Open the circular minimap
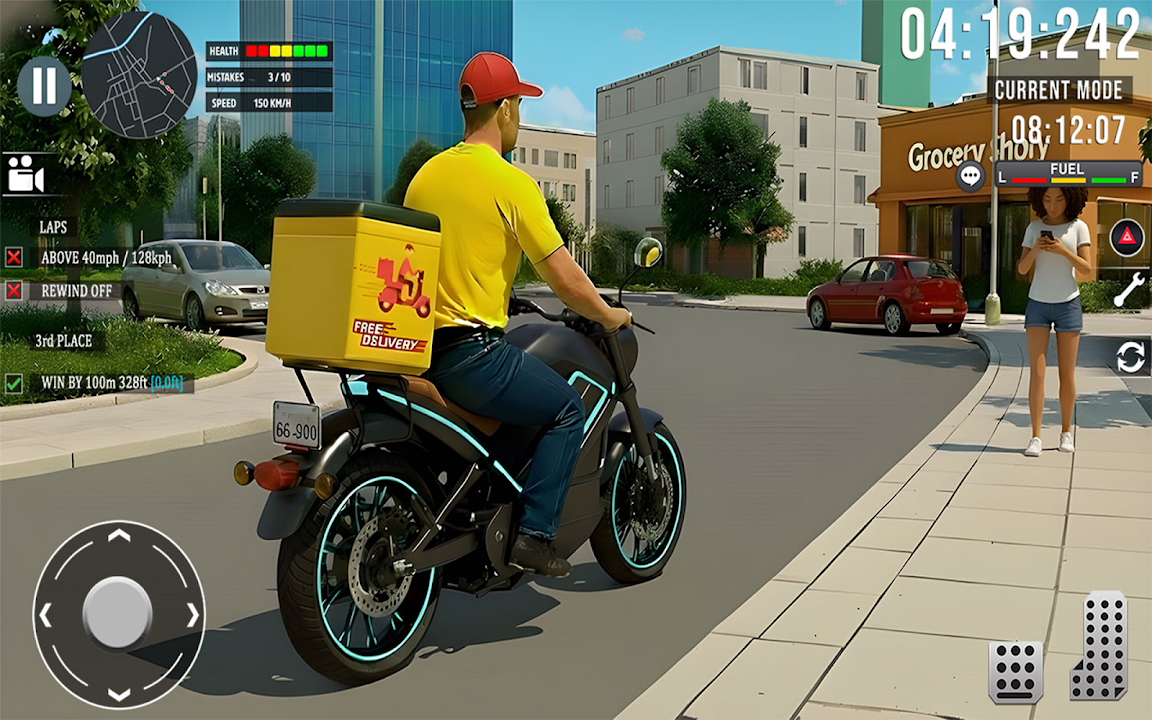 [x=139, y=74]
